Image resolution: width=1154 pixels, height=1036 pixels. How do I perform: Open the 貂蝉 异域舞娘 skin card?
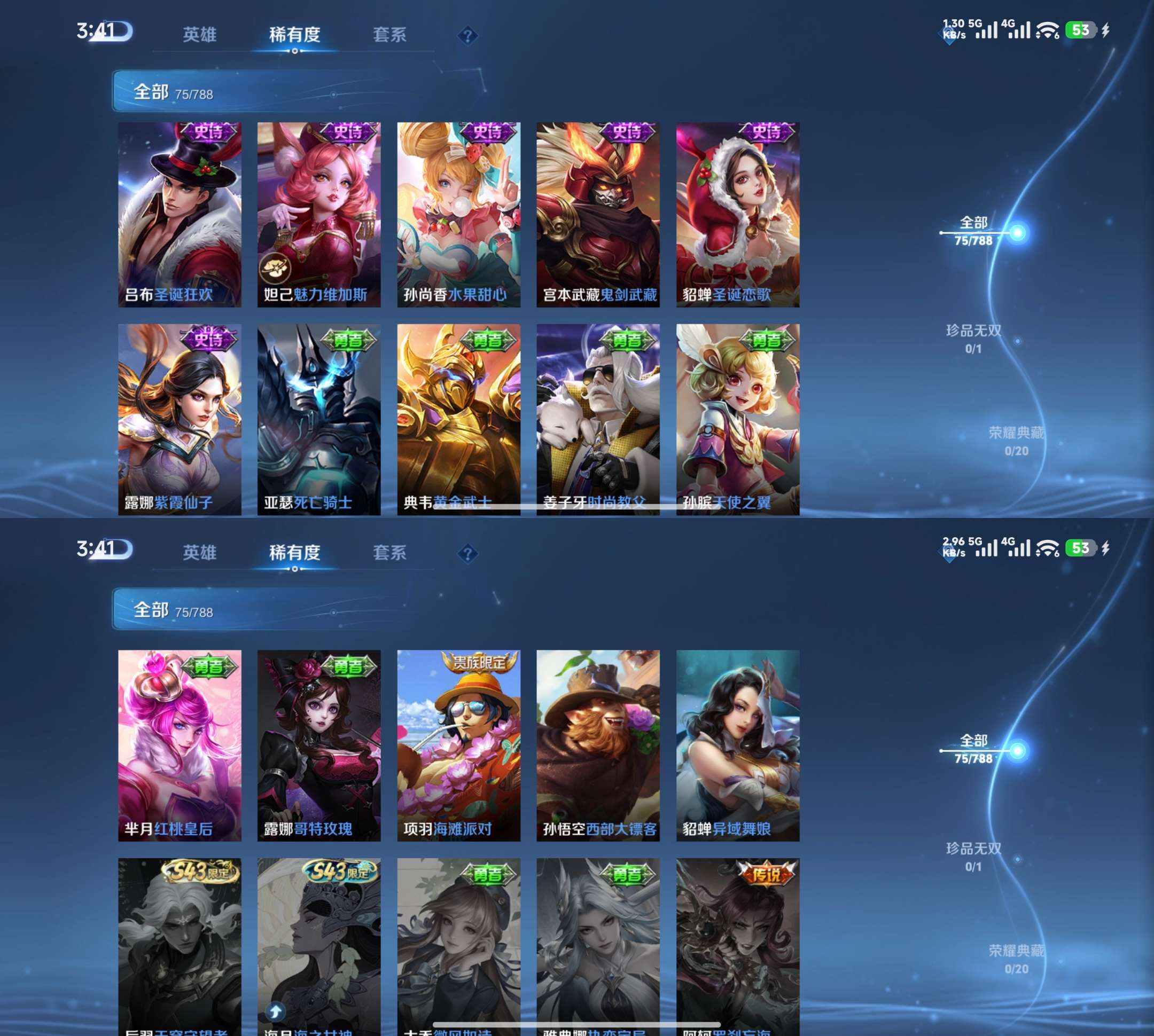(x=738, y=745)
